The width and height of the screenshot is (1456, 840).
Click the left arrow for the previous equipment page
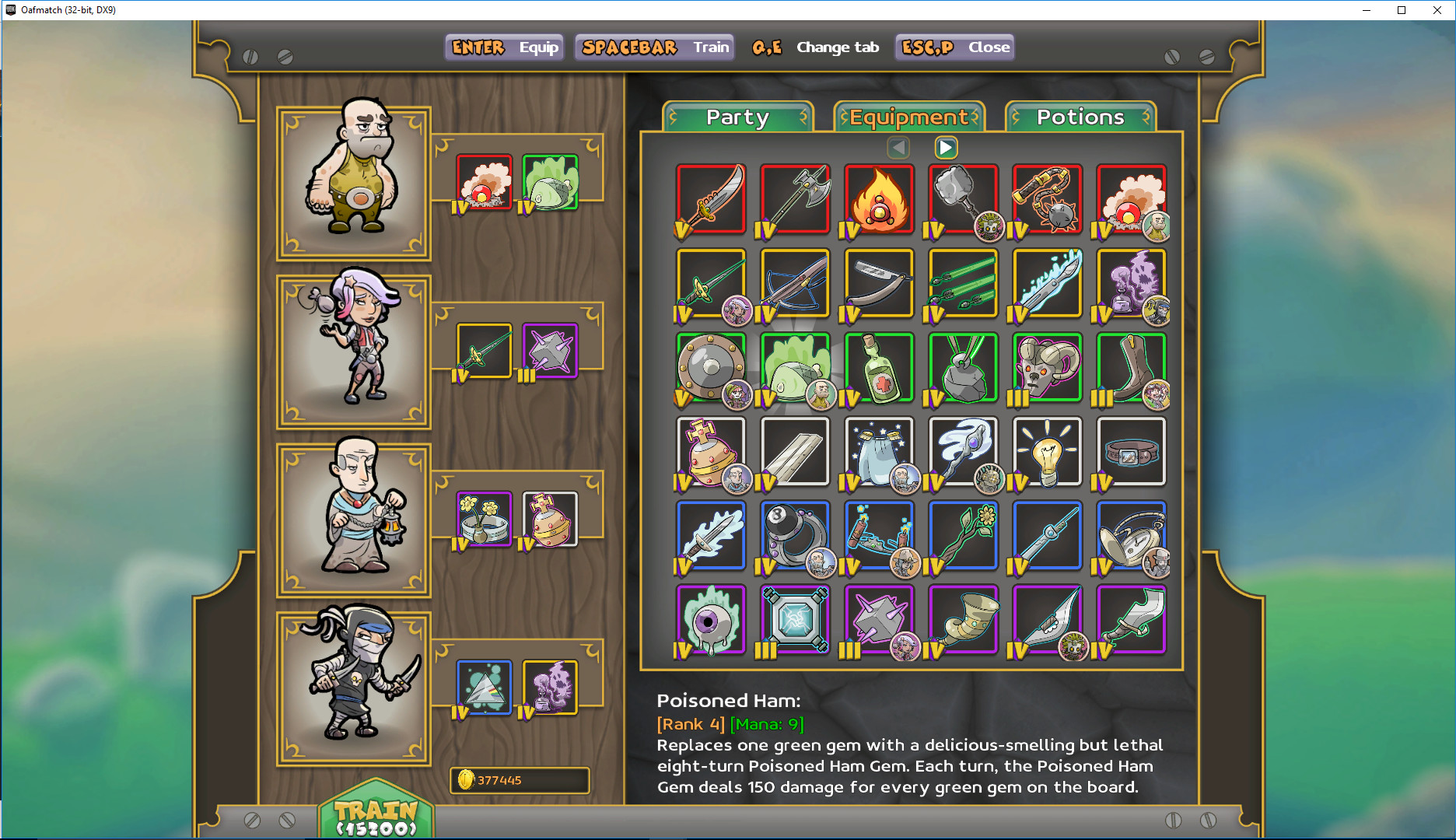(x=899, y=147)
